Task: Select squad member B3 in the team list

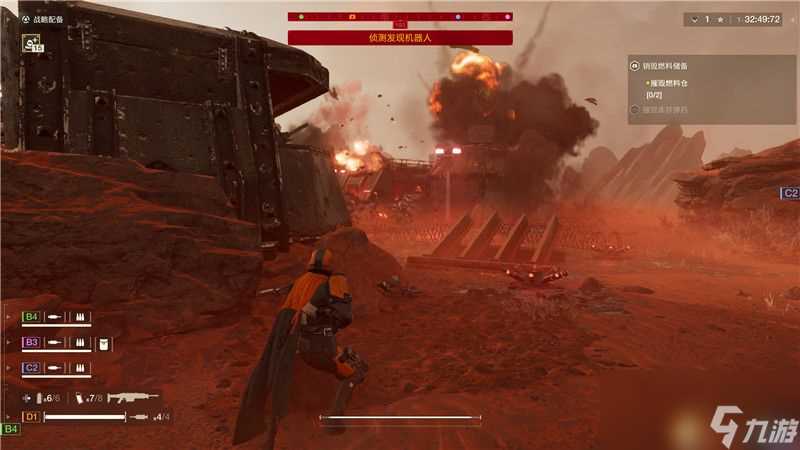Action: tap(31, 343)
